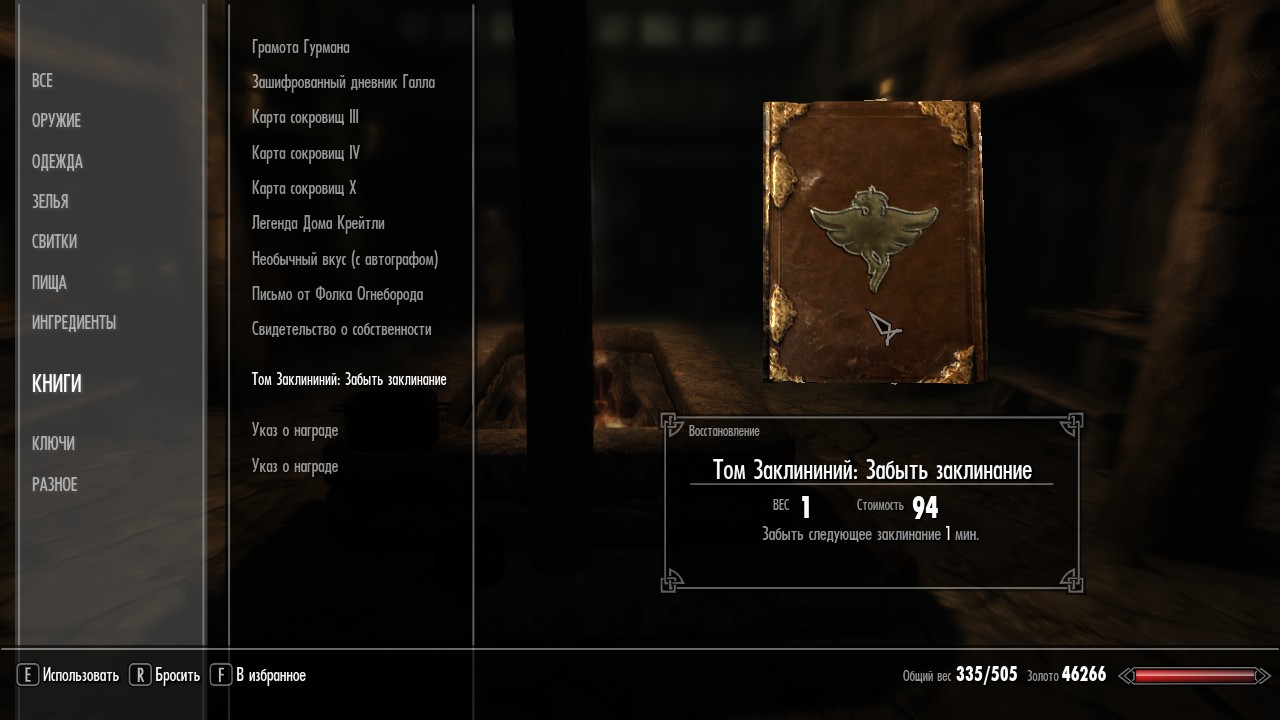
Task: Select Легенда Дома Крейтли
Action: point(318,224)
